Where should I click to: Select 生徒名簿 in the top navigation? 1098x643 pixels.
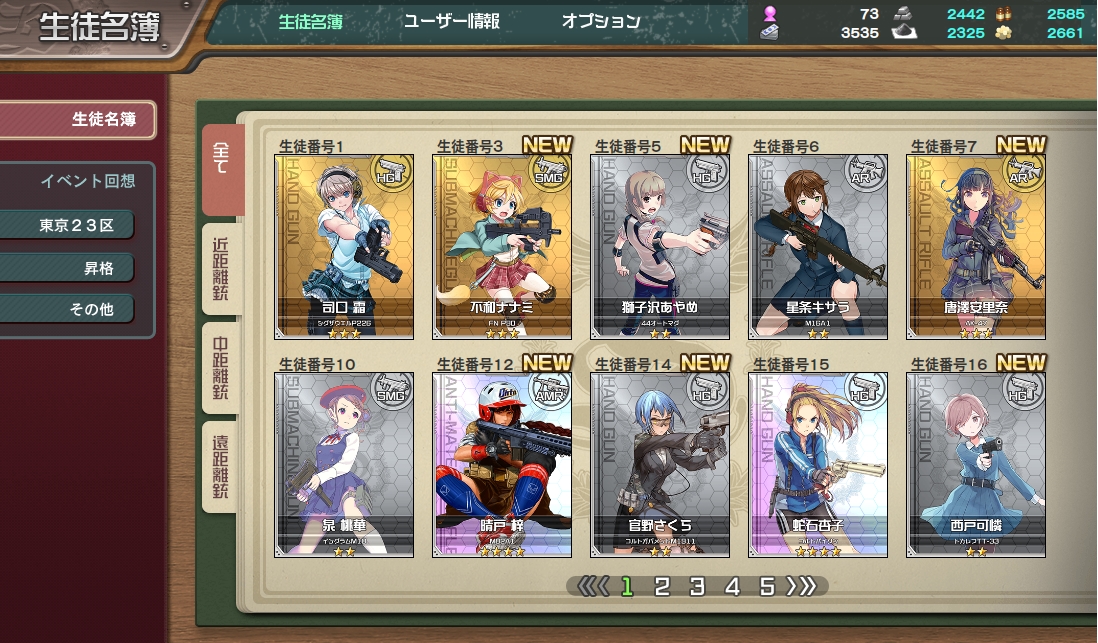[x=309, y=21]
